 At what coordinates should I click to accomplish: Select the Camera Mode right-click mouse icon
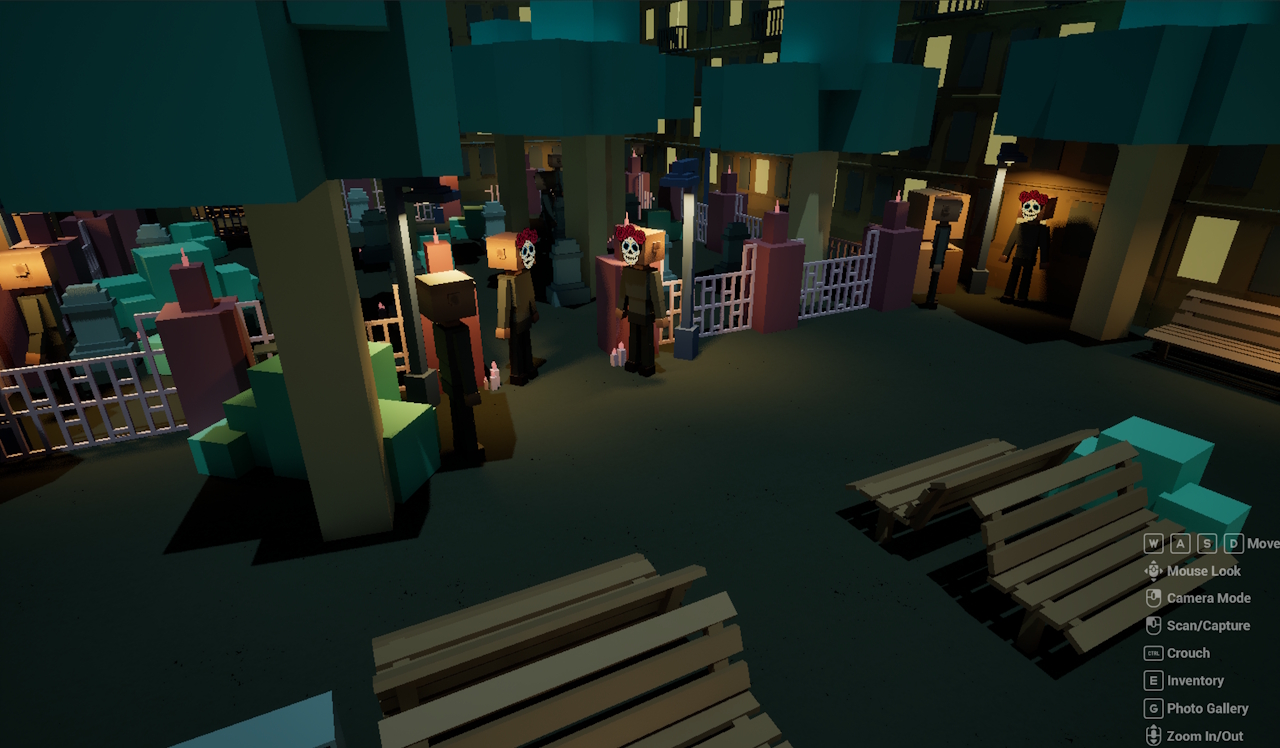[1153, 598]
